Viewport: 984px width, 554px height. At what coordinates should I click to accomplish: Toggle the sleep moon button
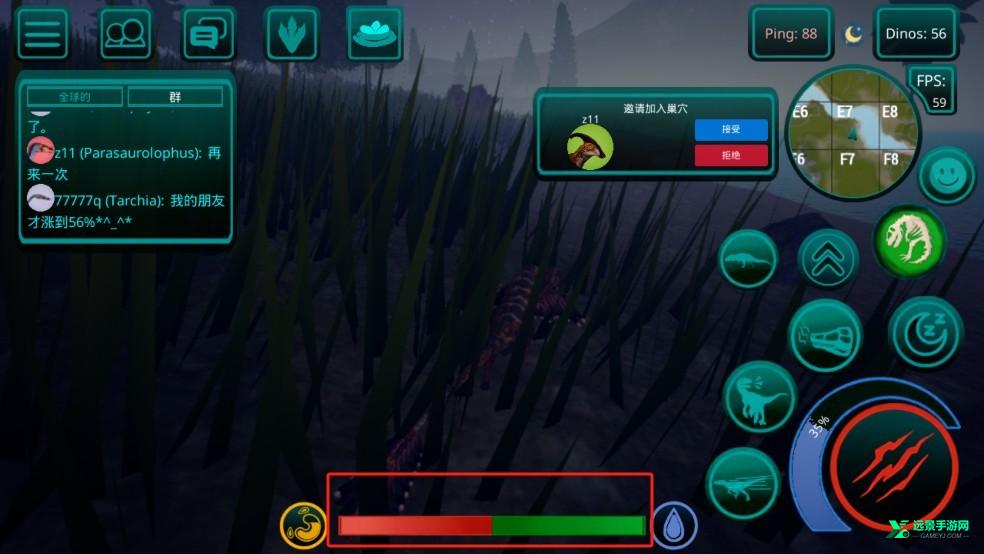coord(926,332)
